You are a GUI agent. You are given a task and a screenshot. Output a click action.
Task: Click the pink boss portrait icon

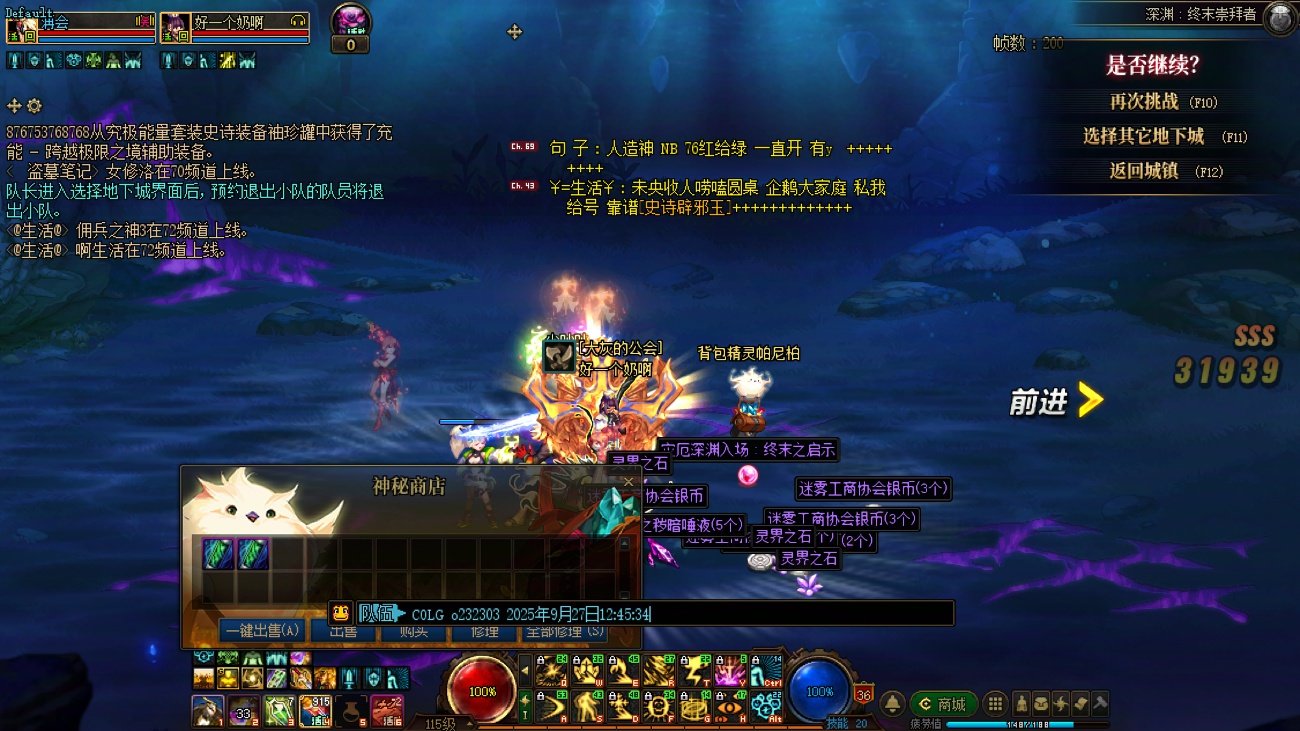(351, 19)
